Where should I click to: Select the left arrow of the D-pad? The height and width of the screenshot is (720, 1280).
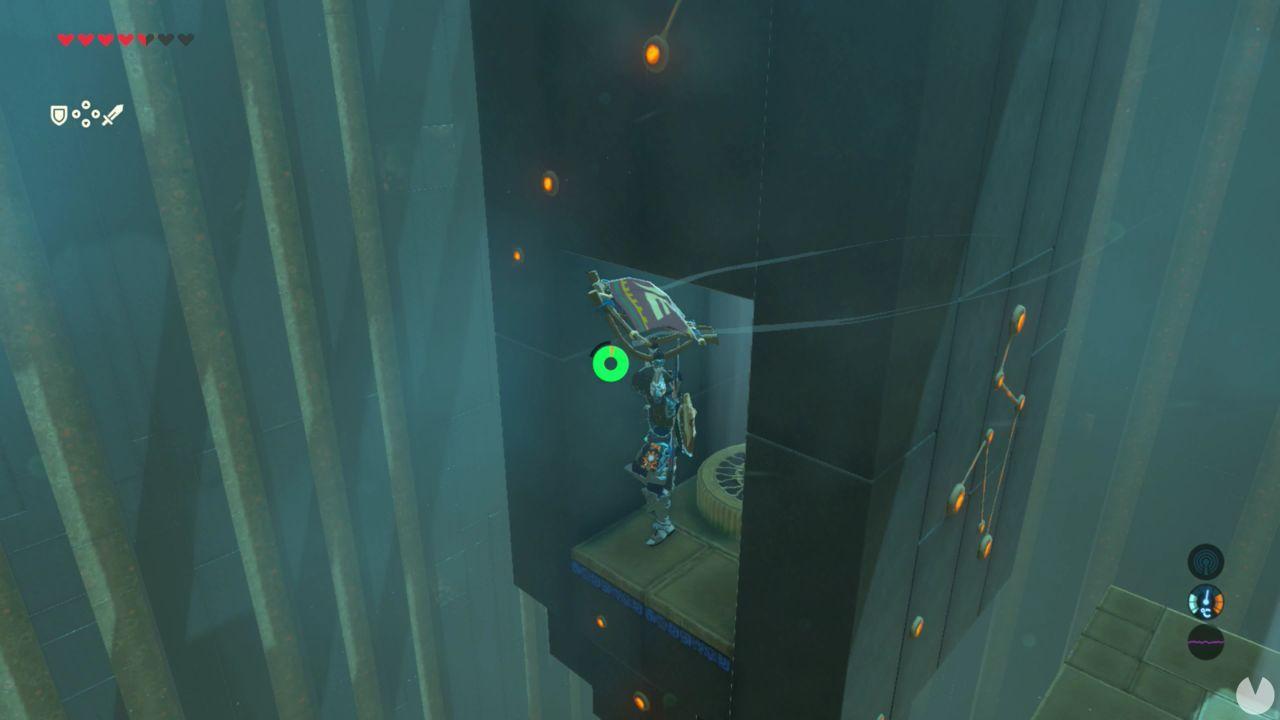pyautogui.click(x=76, y=113)
